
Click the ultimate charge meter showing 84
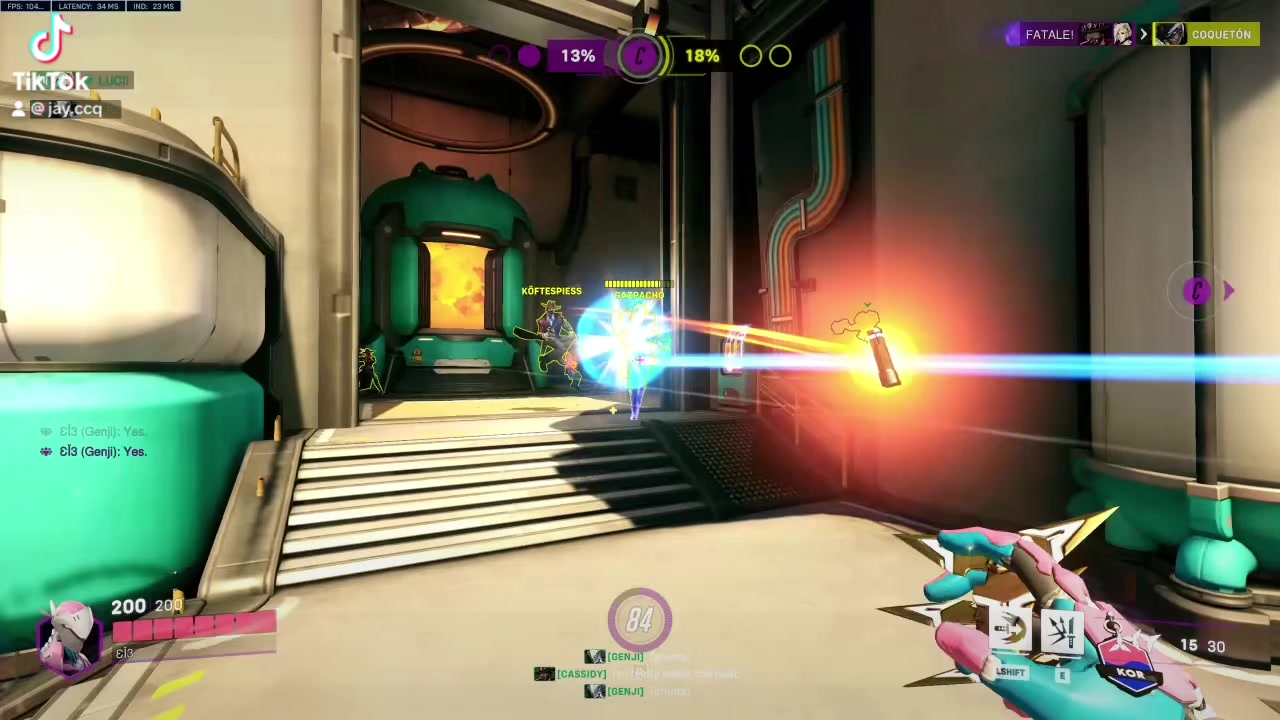click(640, 620)
